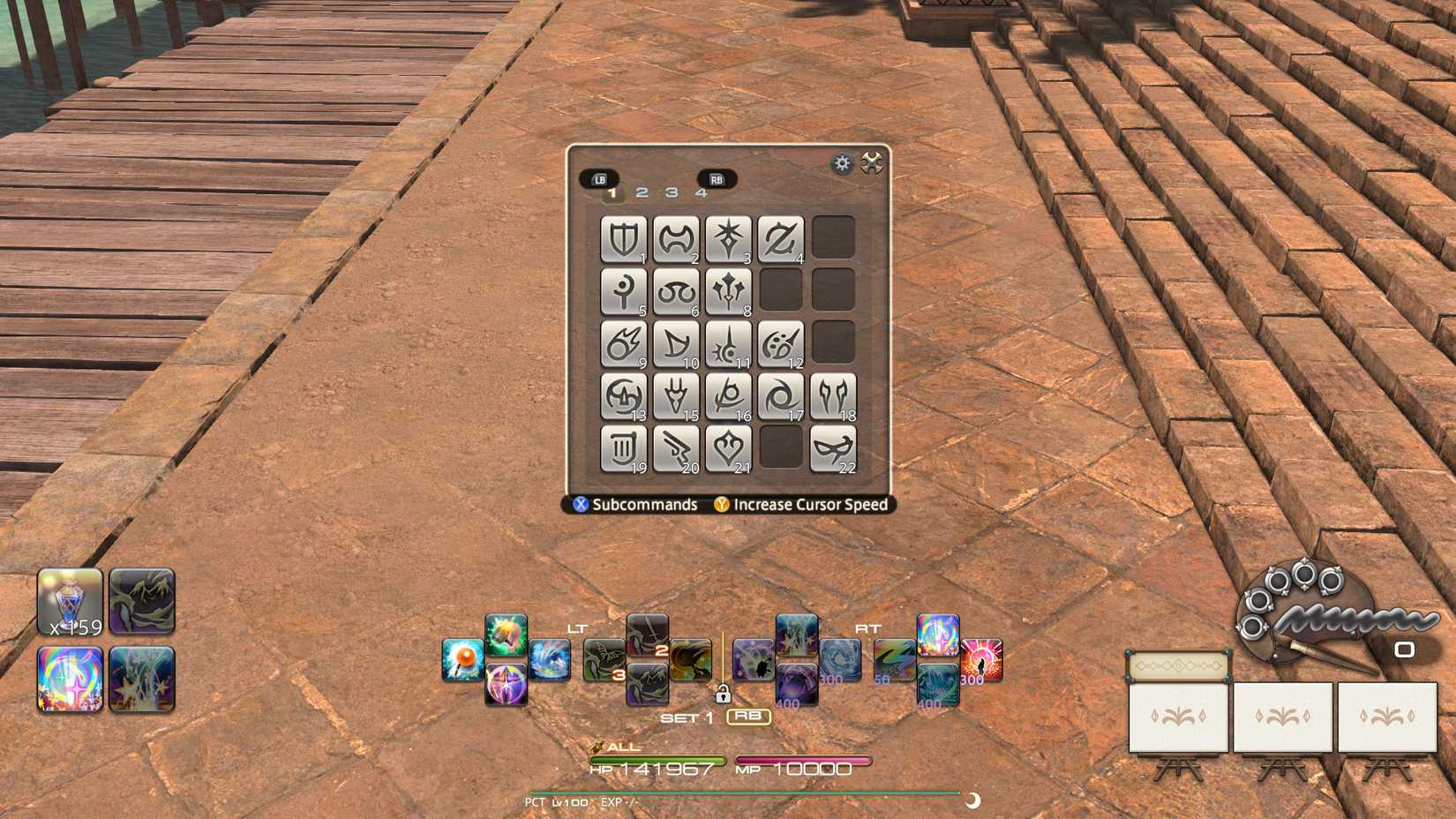Select the Warrior axe job icon

tap(678, 237)
